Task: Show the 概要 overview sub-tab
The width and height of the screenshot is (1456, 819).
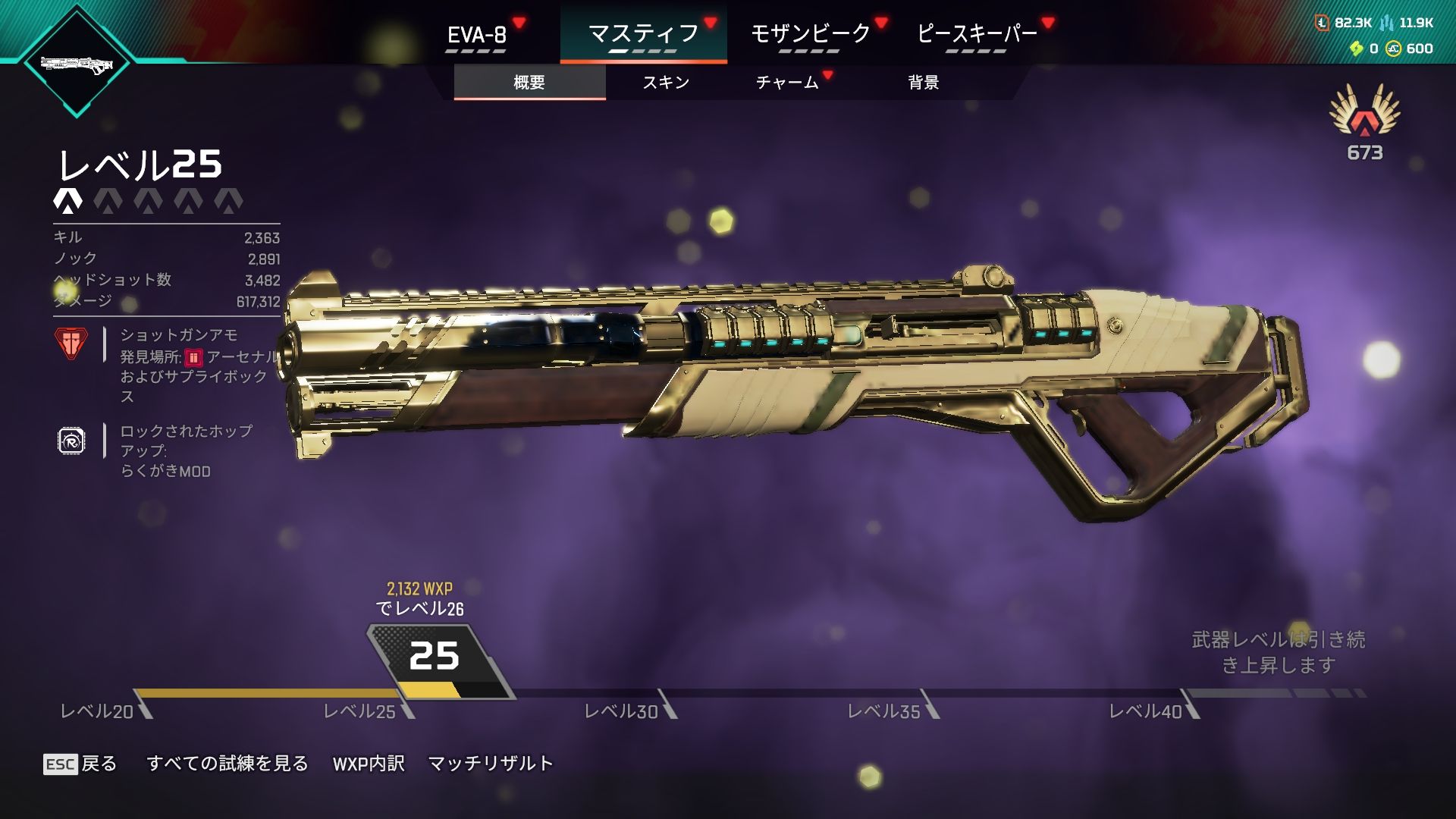Action: click(x=529, y=82)
